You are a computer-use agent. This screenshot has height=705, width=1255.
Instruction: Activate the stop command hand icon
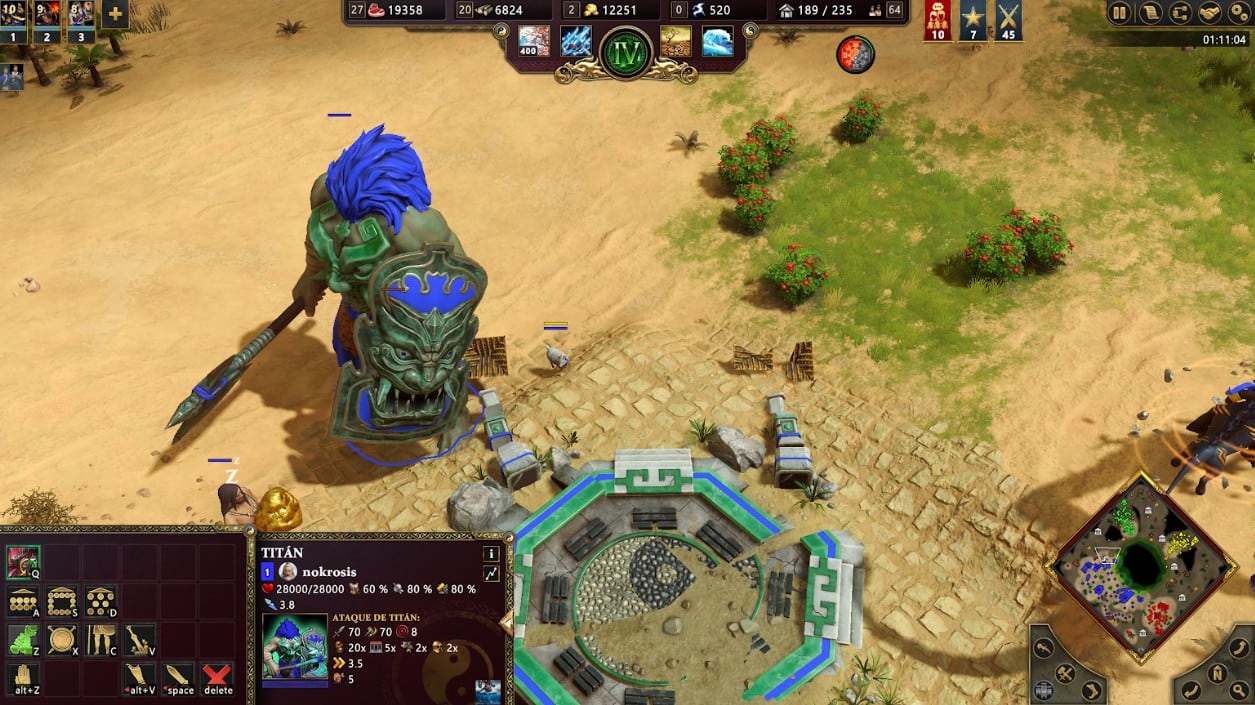pos(23,678)
